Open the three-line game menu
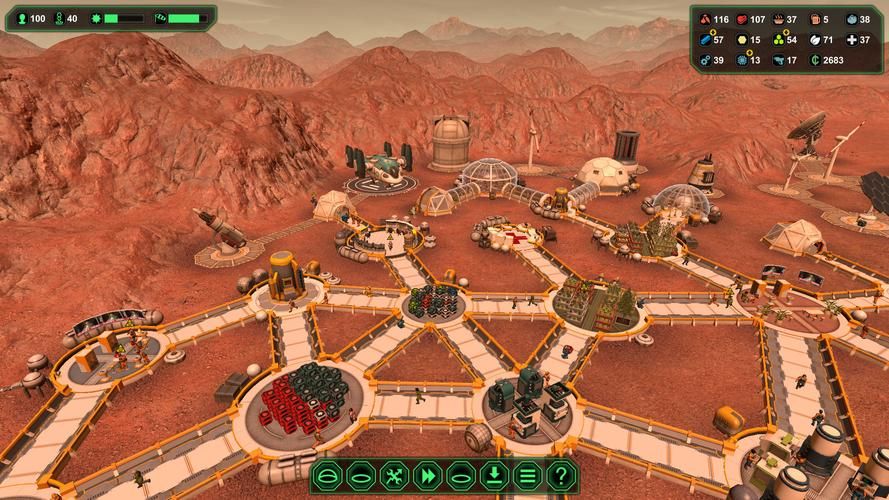This screenshot has width=889, height=500. click(529, 476)
